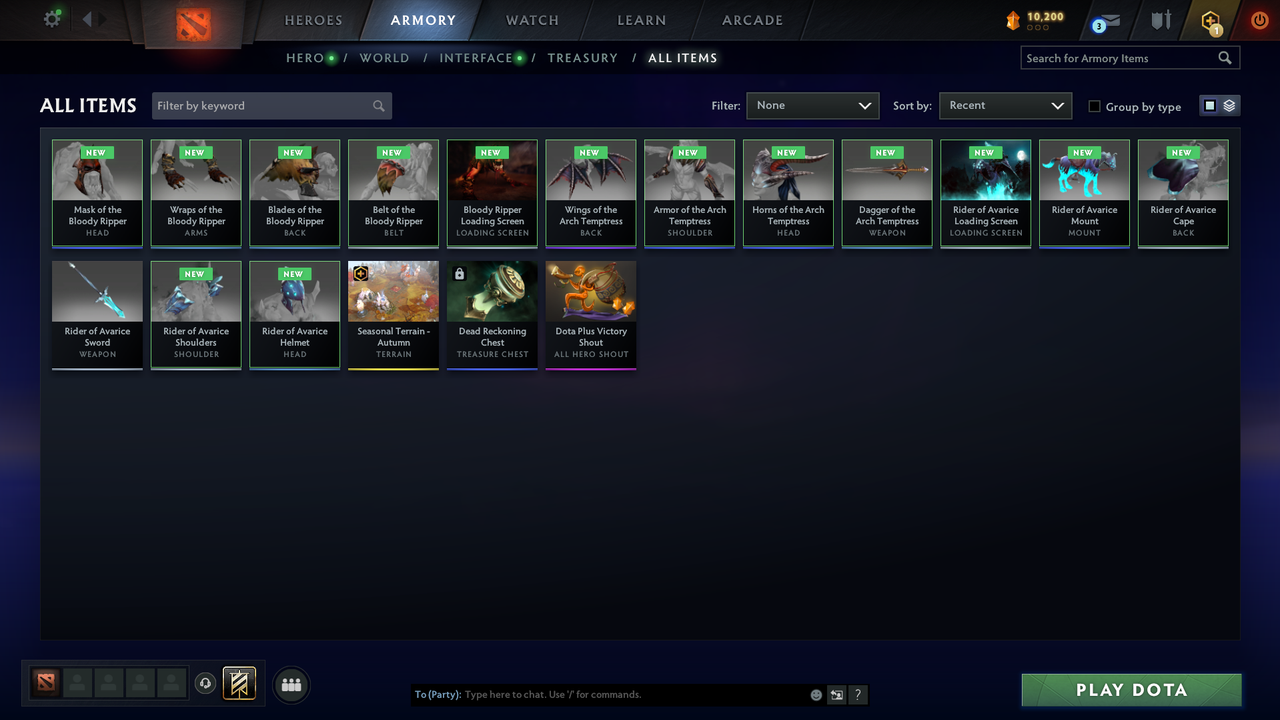Click the red power button icon
This screenshot has width=1280, height=720.
point(1259,19)
